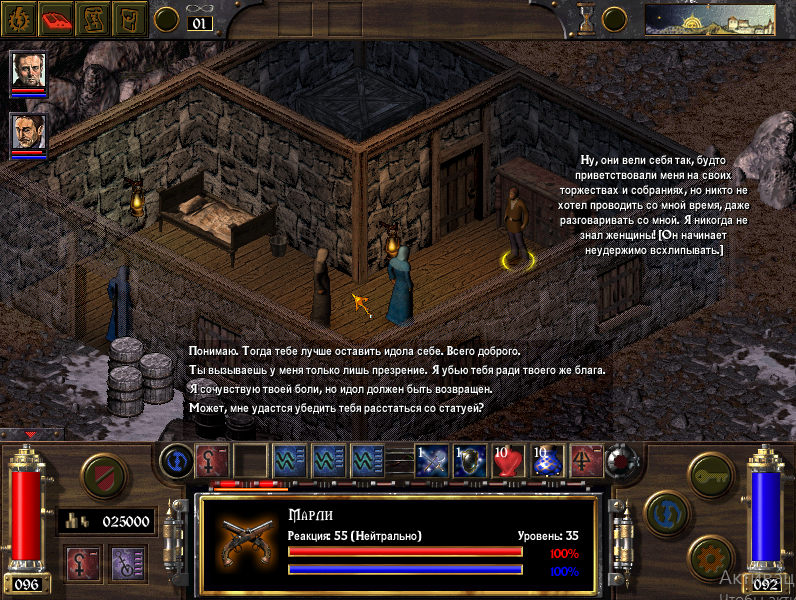Click the red shield combat mode button
This screenshot has width=796, height=600.
point(102,475)
